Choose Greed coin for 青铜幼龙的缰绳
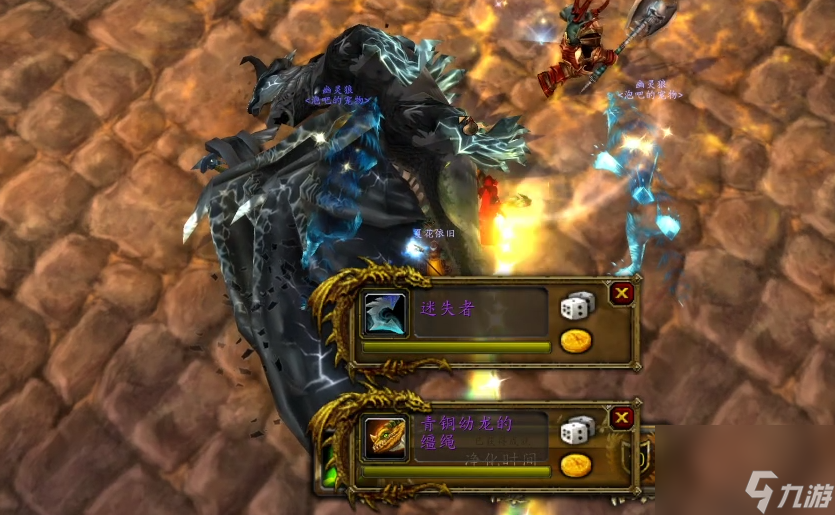The image size is (835, 515). [x=576, y=465]
